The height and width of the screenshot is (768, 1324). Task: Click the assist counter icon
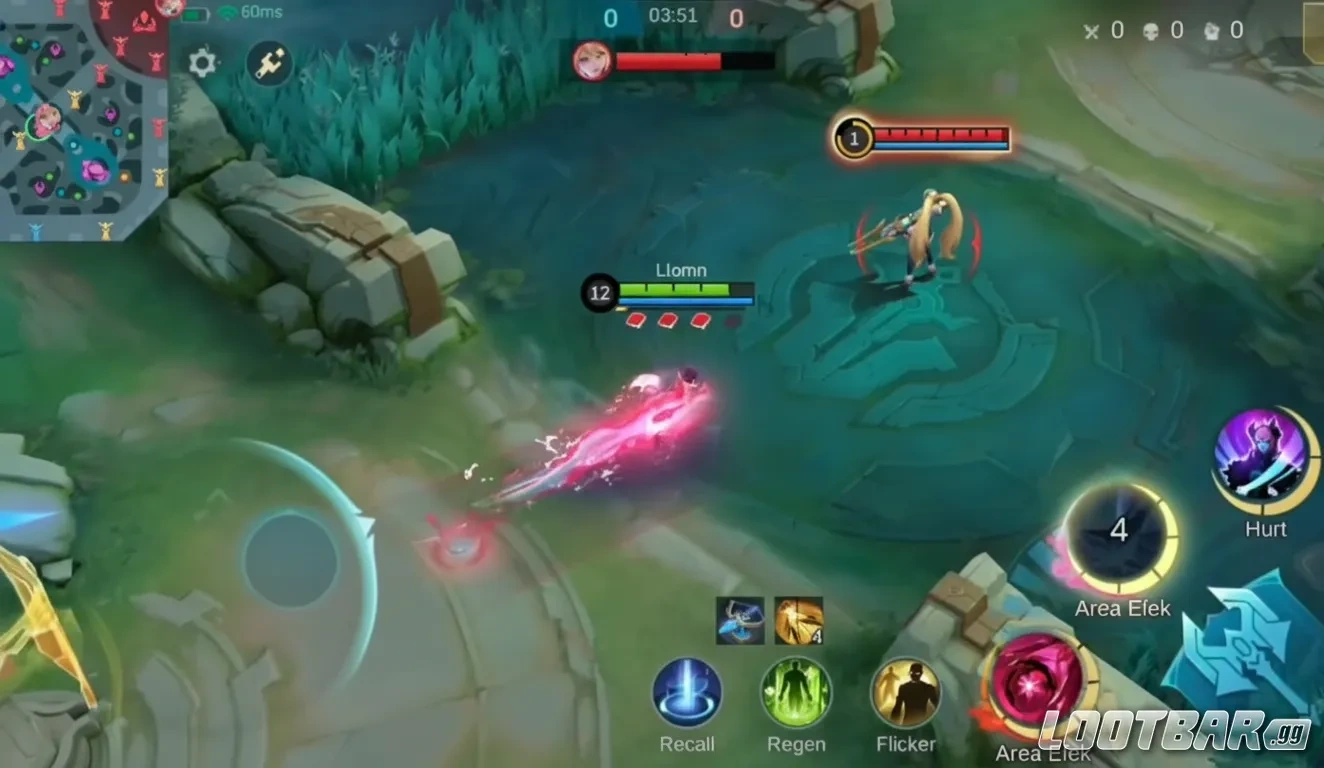1210,30
